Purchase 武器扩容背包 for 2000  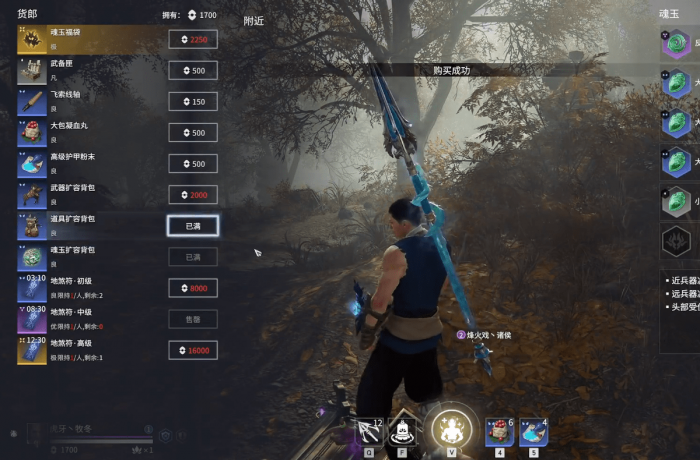coord(193,195)
